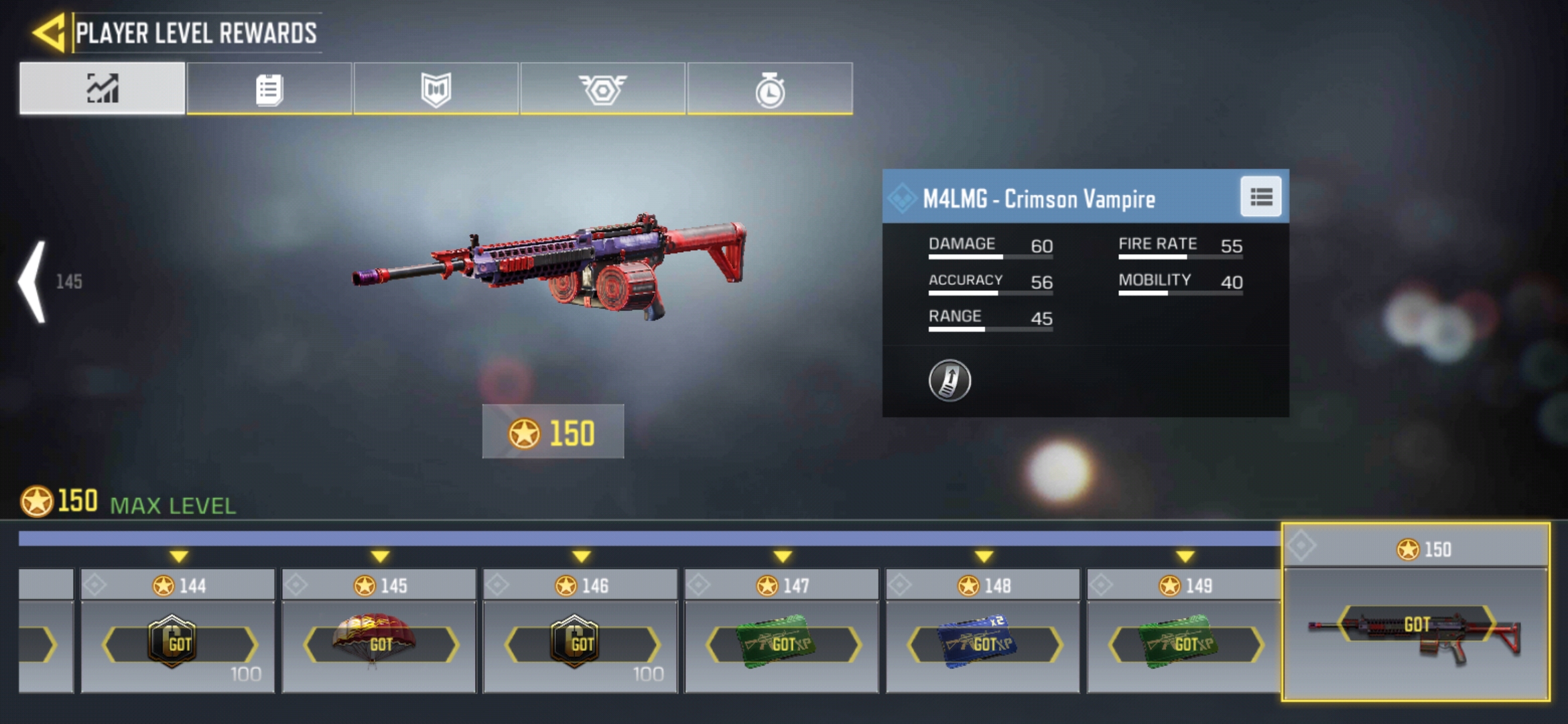Viewport: 1568px width, 724px height.
Task: Select the level 144 credits reward
Action: 178,644
